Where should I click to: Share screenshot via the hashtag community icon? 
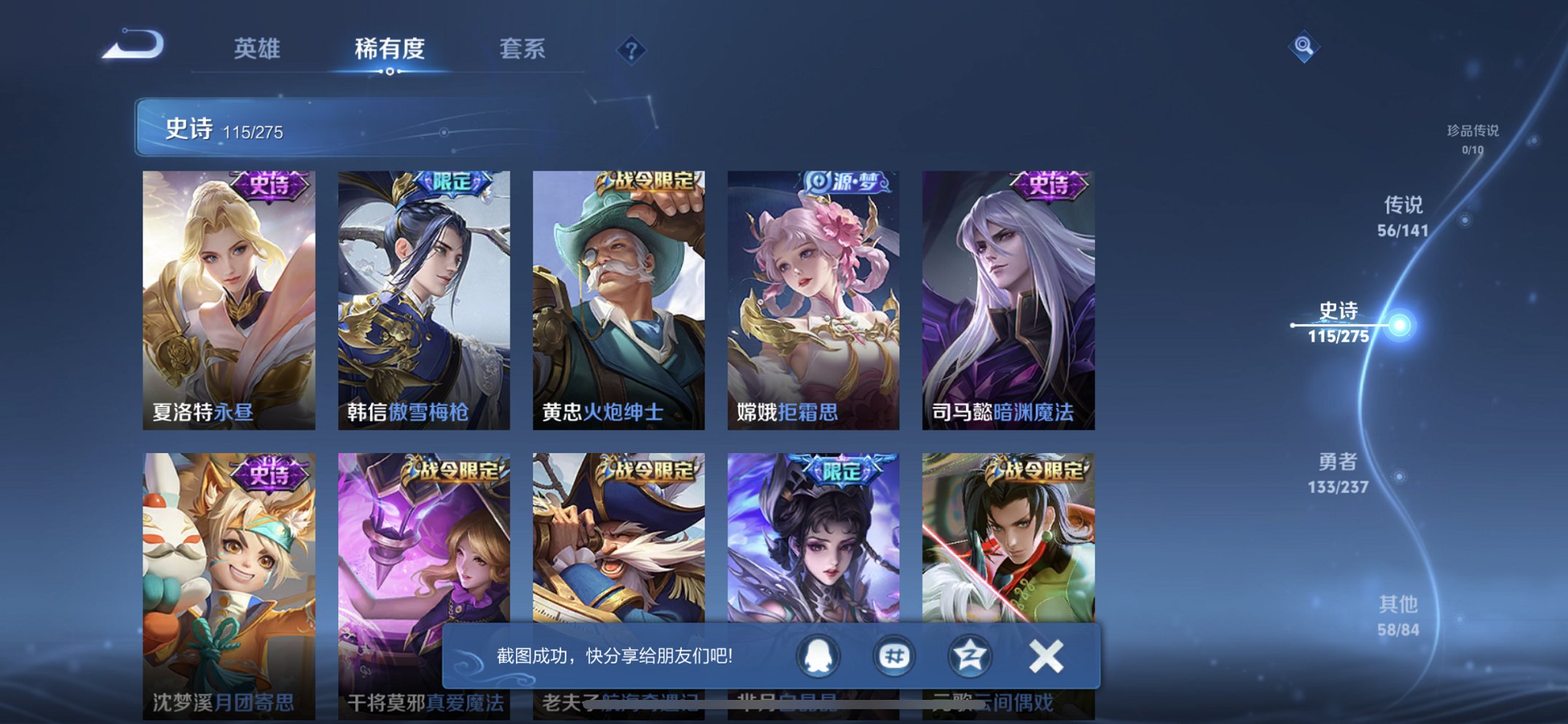click(x=895, y=655)
